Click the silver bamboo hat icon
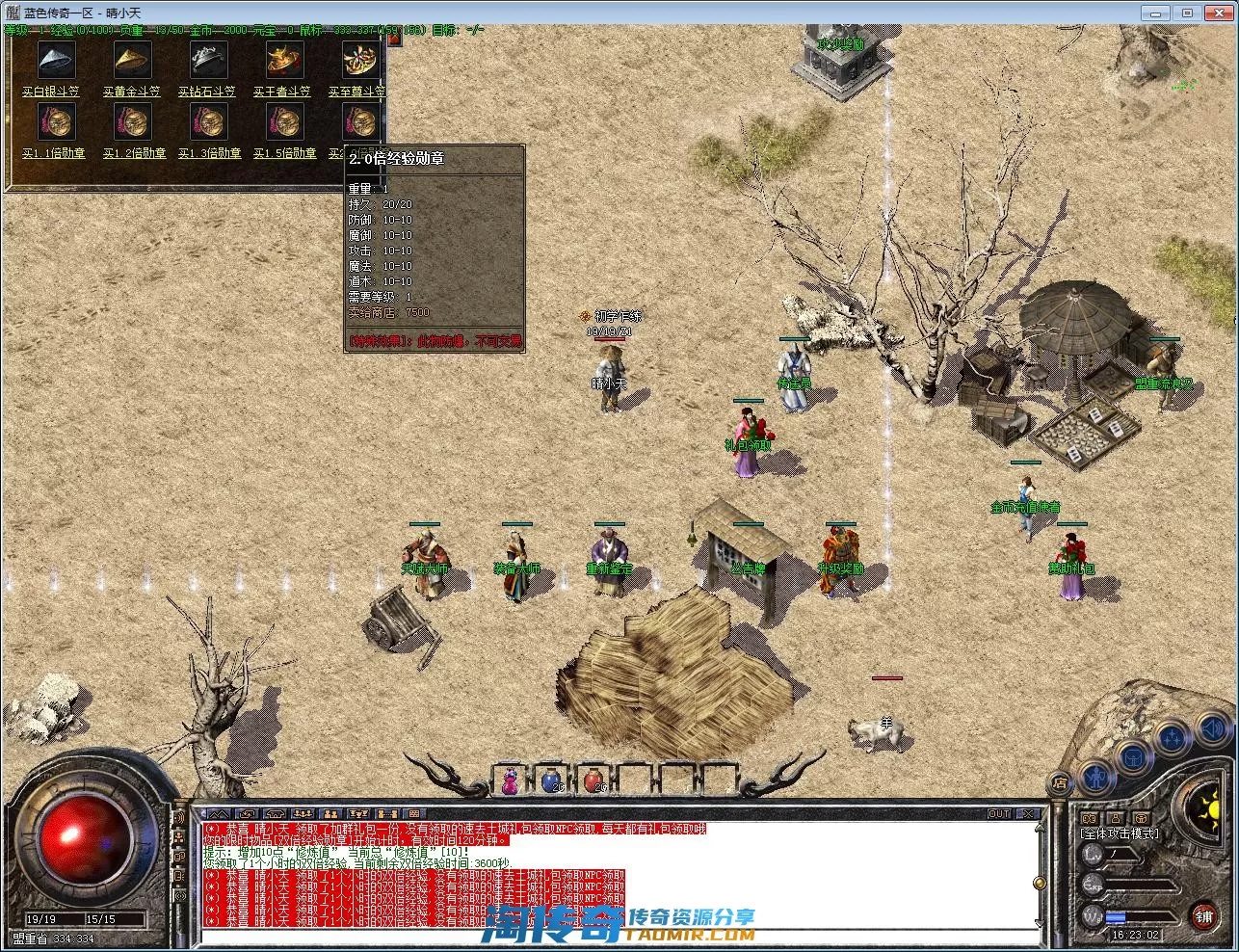 [x=56, y=62]
